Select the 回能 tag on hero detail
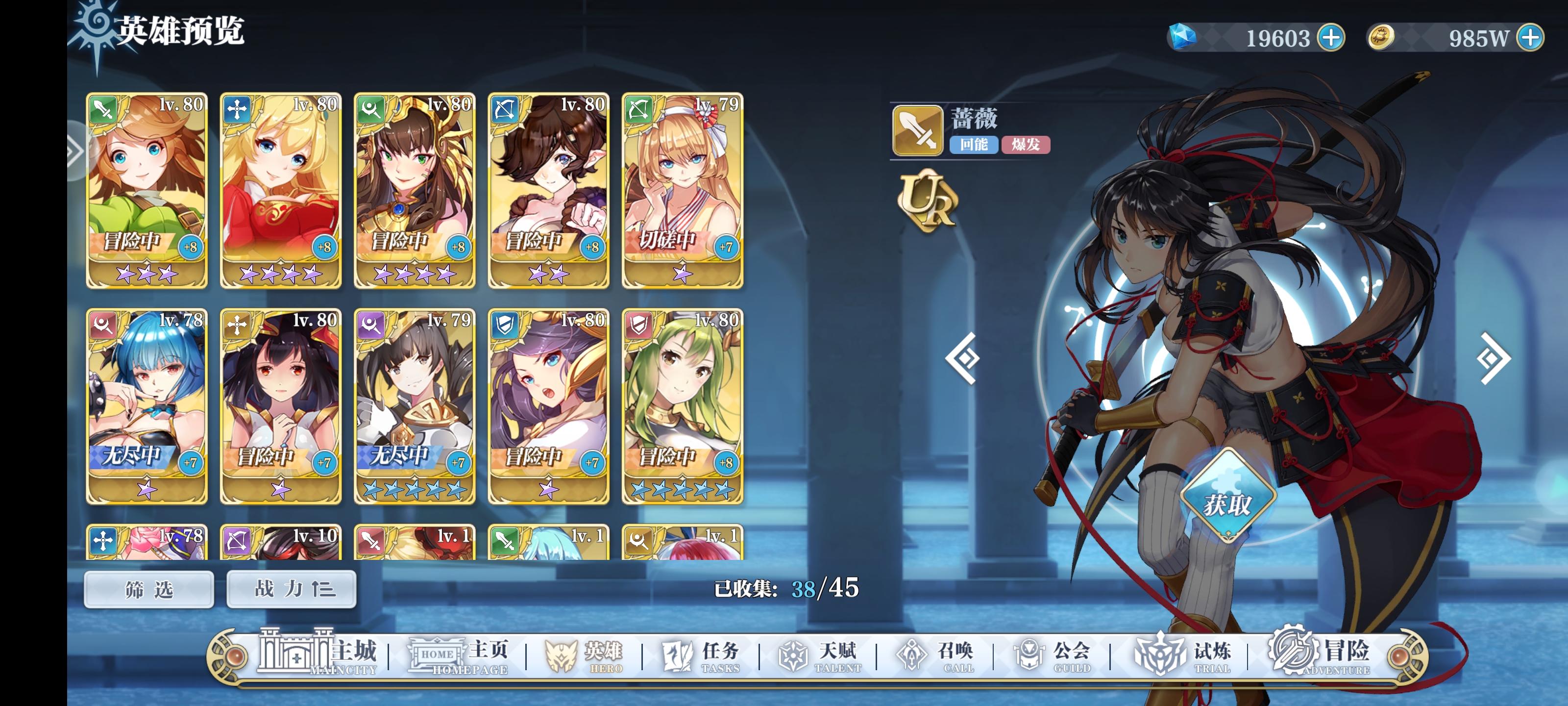 point(975,146)
